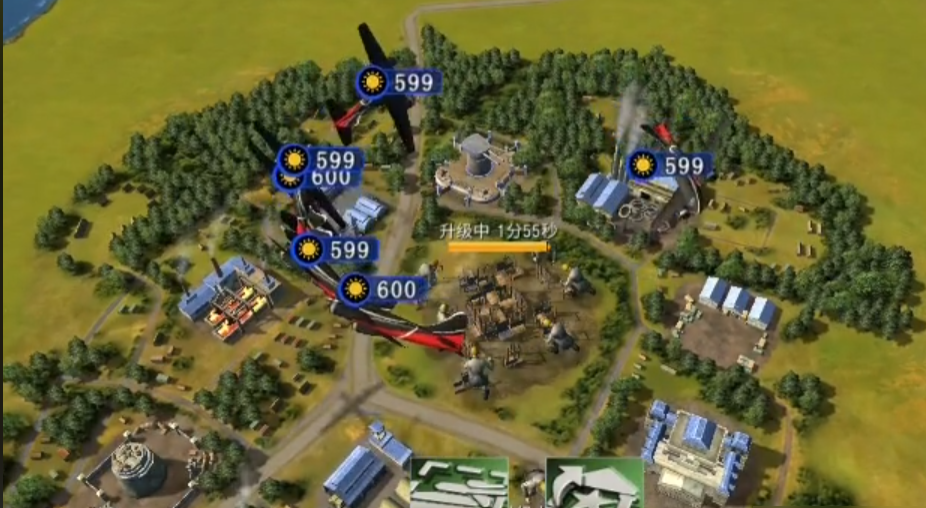Image resolution: width=926 pixels, height=508 pixels.
Task: Tap the green airstrip runway button
Action: pos(459,484)
